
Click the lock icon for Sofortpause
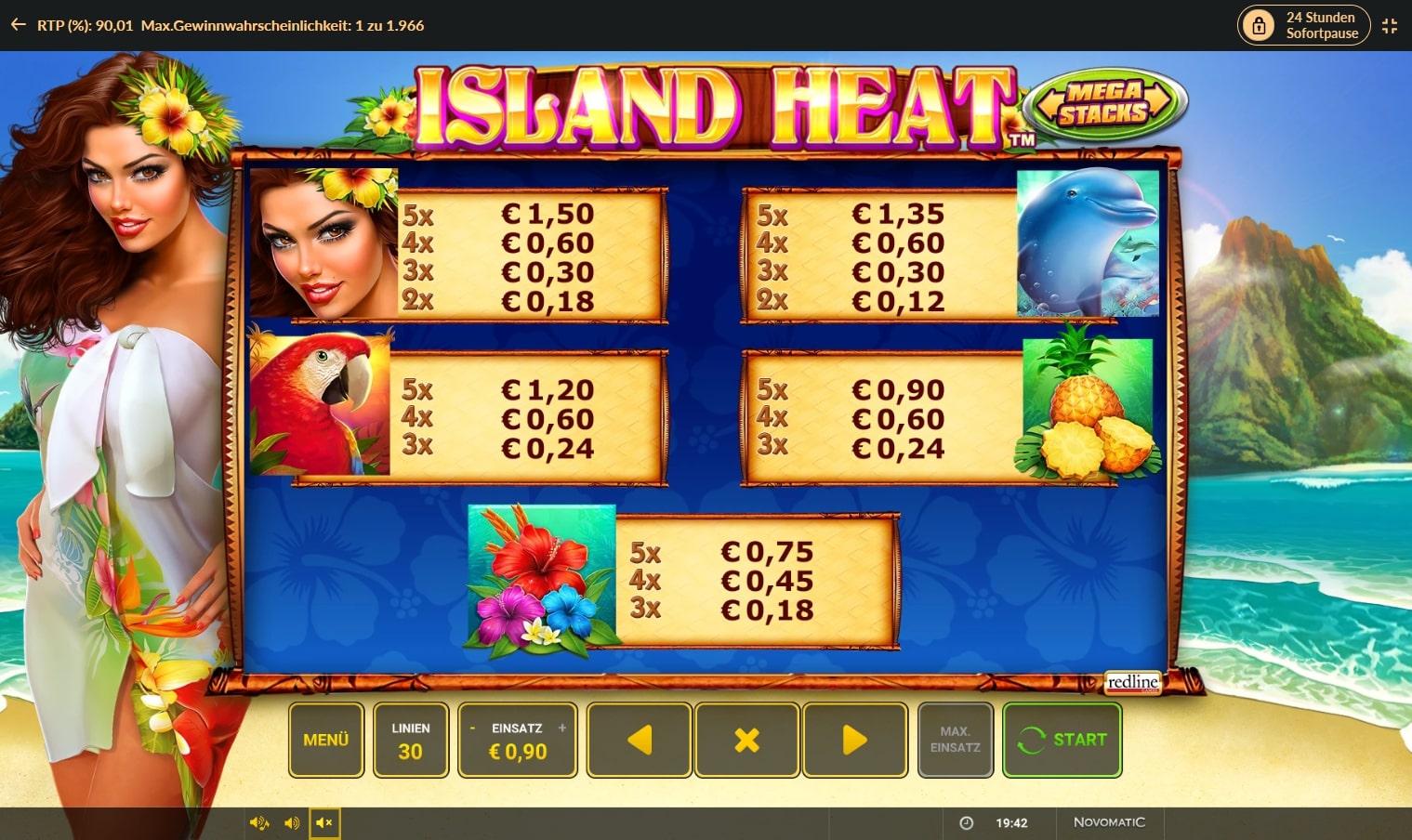1260,25
